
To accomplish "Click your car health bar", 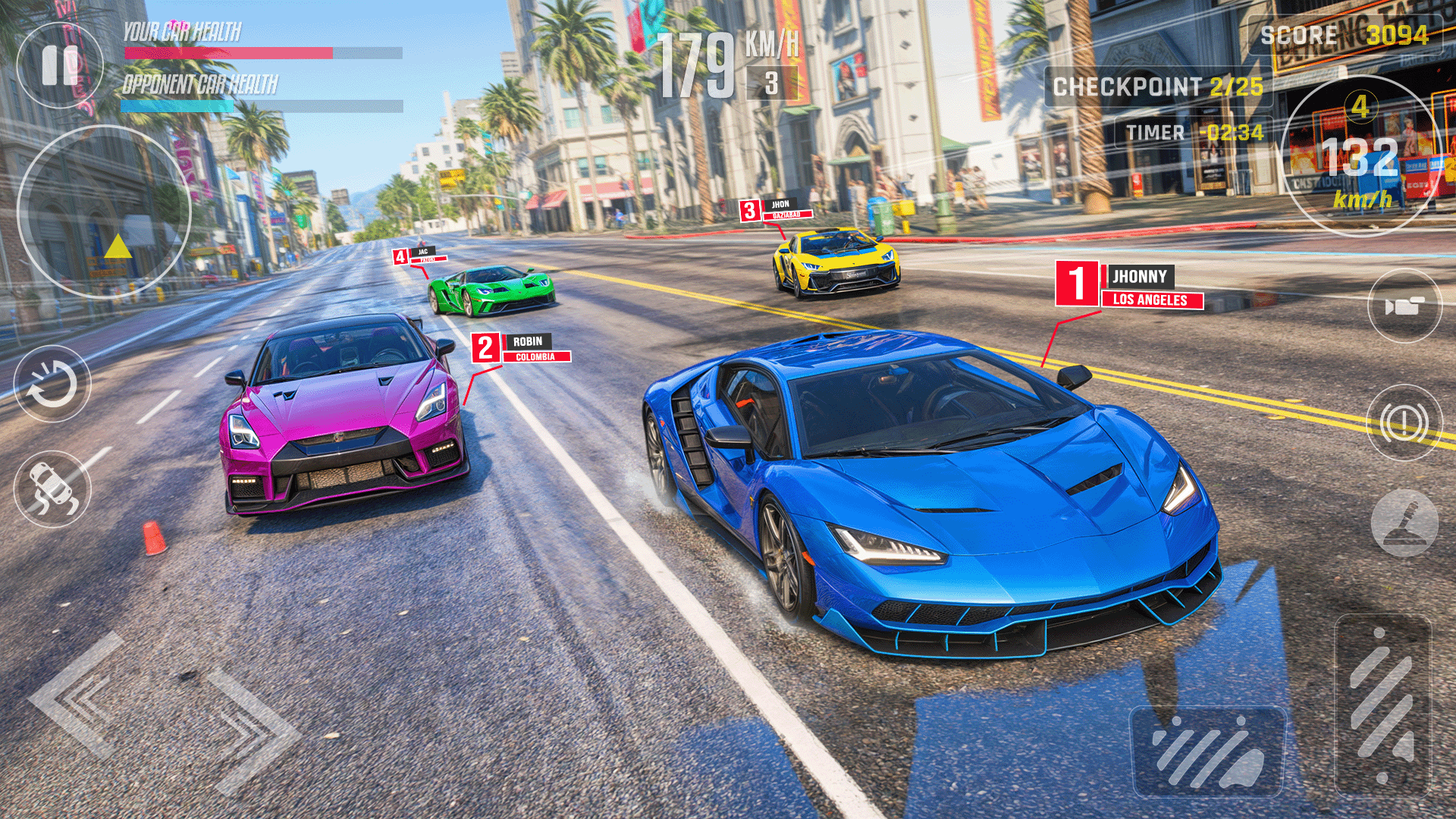I will click(x=227, y=52).
